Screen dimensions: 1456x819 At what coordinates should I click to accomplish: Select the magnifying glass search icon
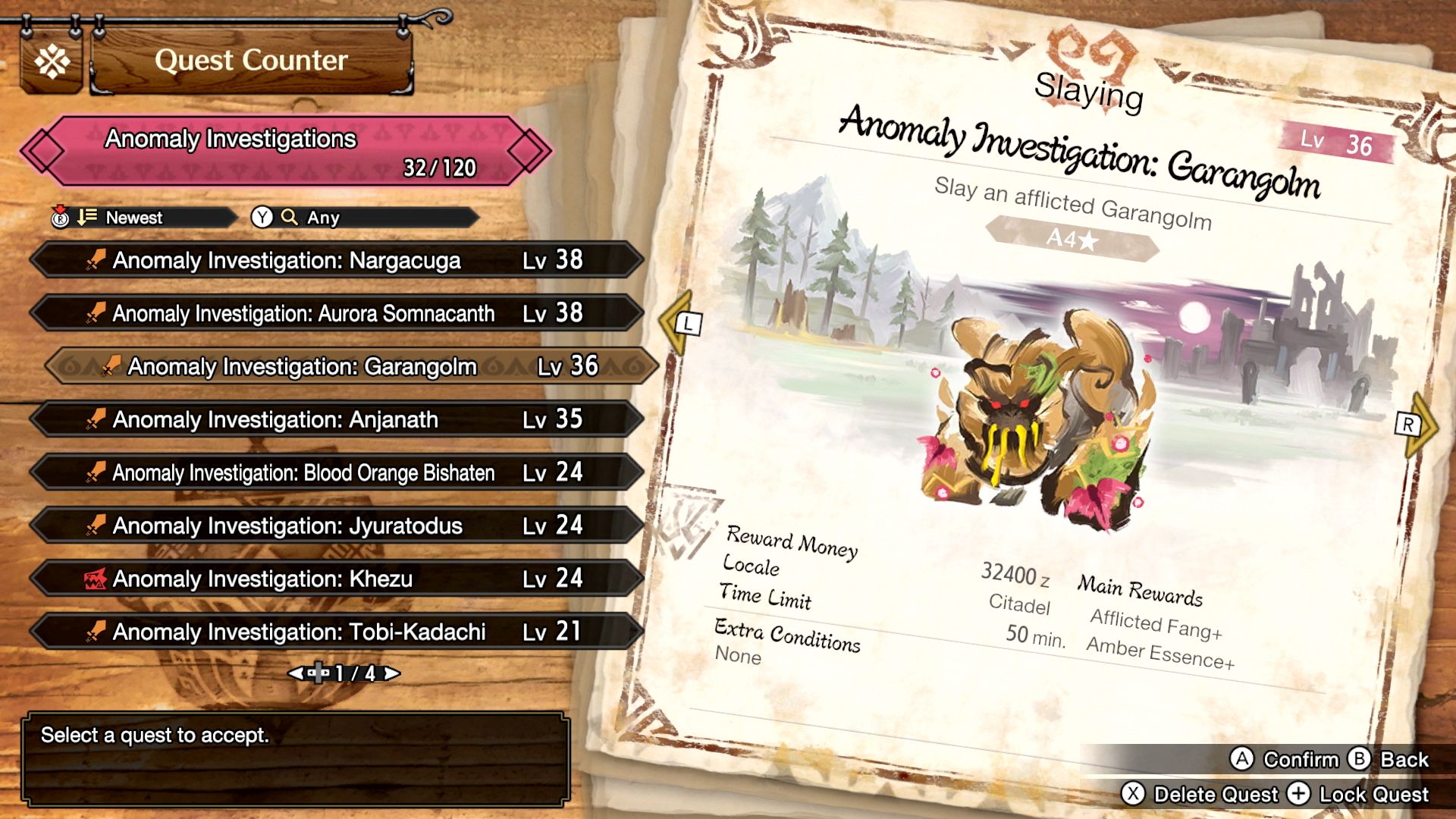[288, 218]
